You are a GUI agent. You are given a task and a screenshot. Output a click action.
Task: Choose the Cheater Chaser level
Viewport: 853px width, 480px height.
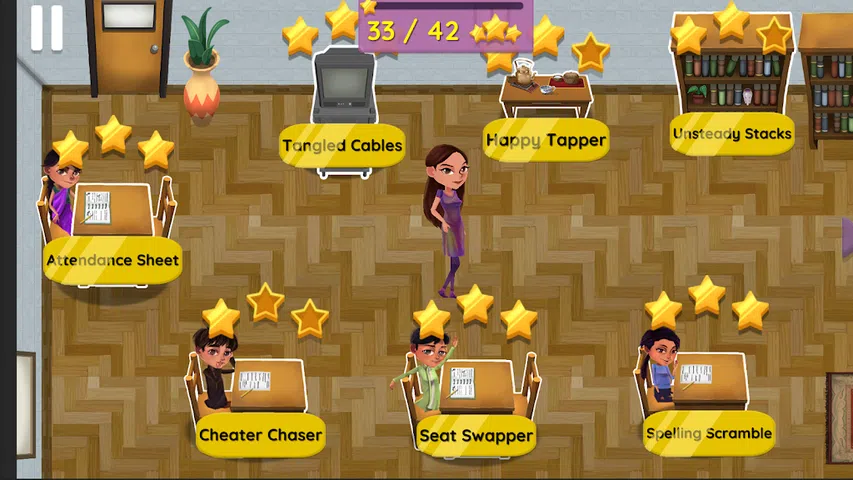[260, 435]
